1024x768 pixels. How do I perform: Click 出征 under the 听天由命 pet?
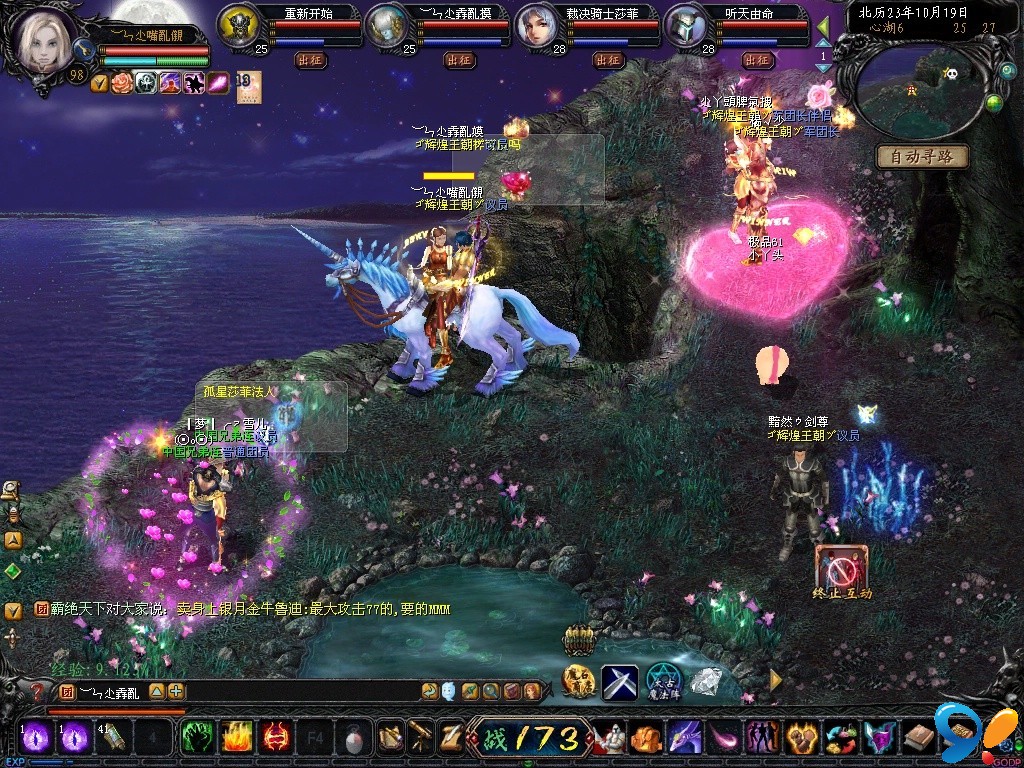pyautogui.click(x=756, y=60)
